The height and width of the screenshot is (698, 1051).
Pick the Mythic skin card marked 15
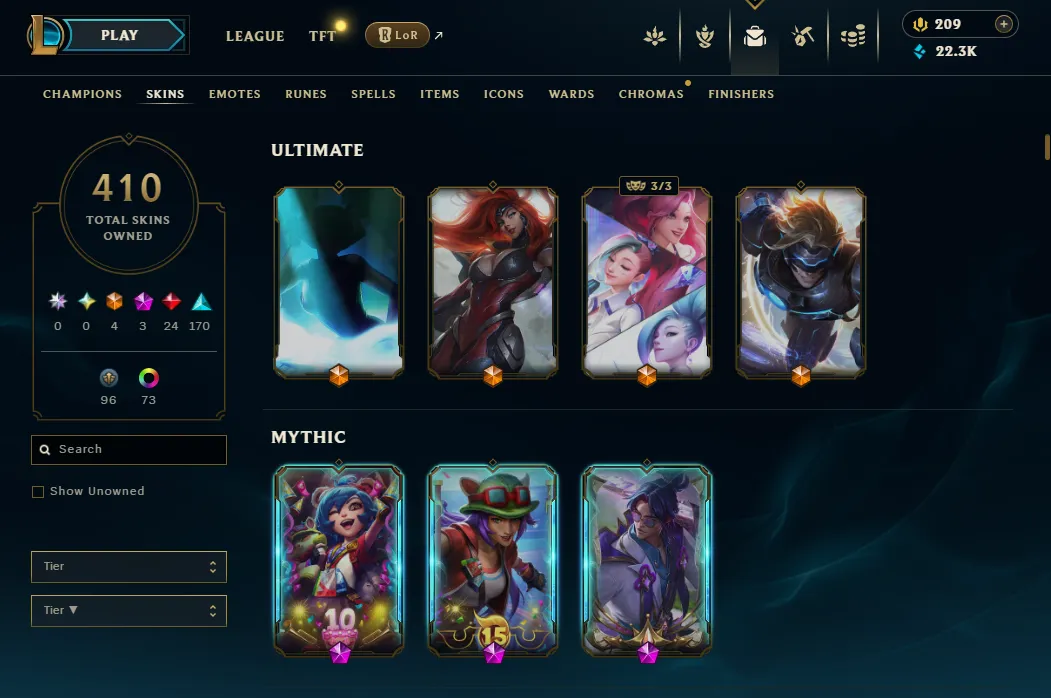point(493,558)
